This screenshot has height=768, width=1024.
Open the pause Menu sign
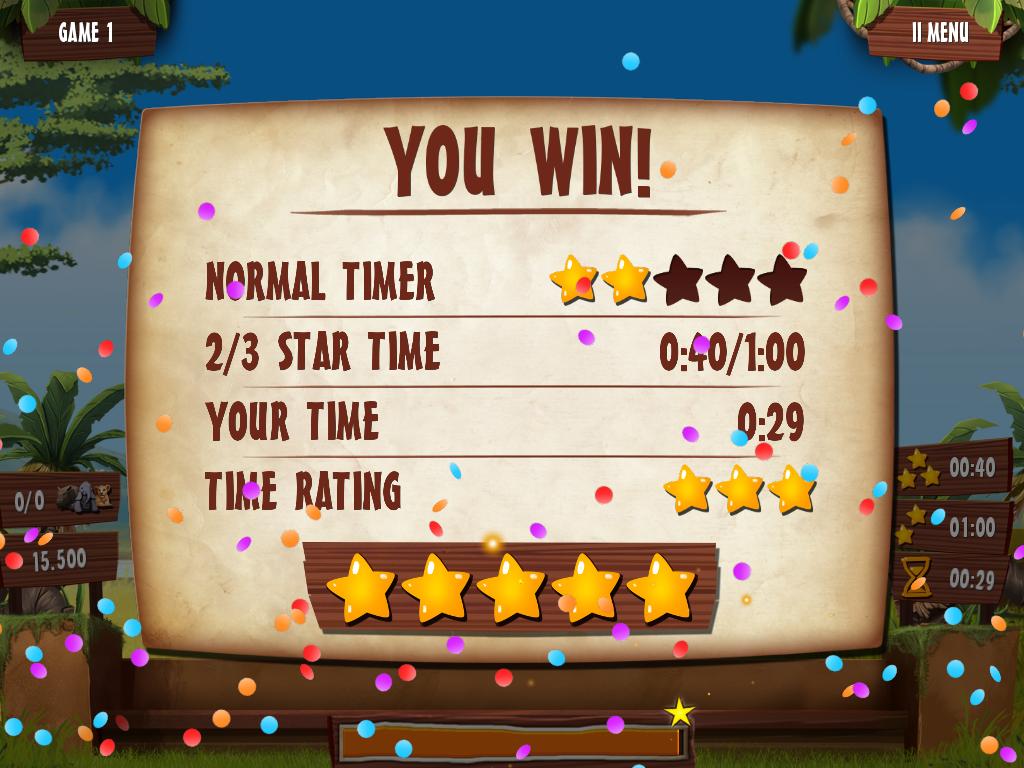(939, 32)
